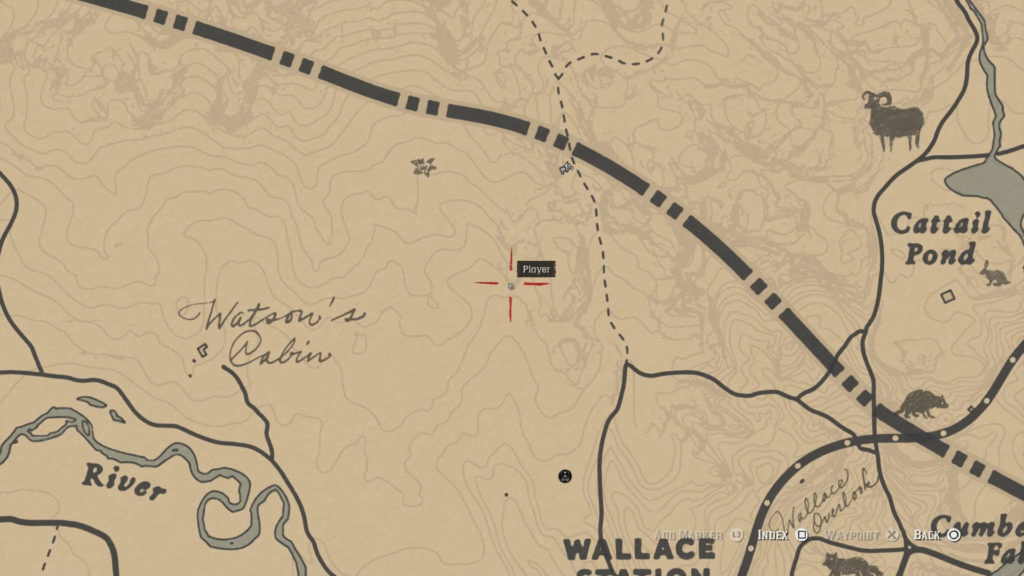Select the herb plant map marker
Screen dimensions: 1024x576
[424, 166]
